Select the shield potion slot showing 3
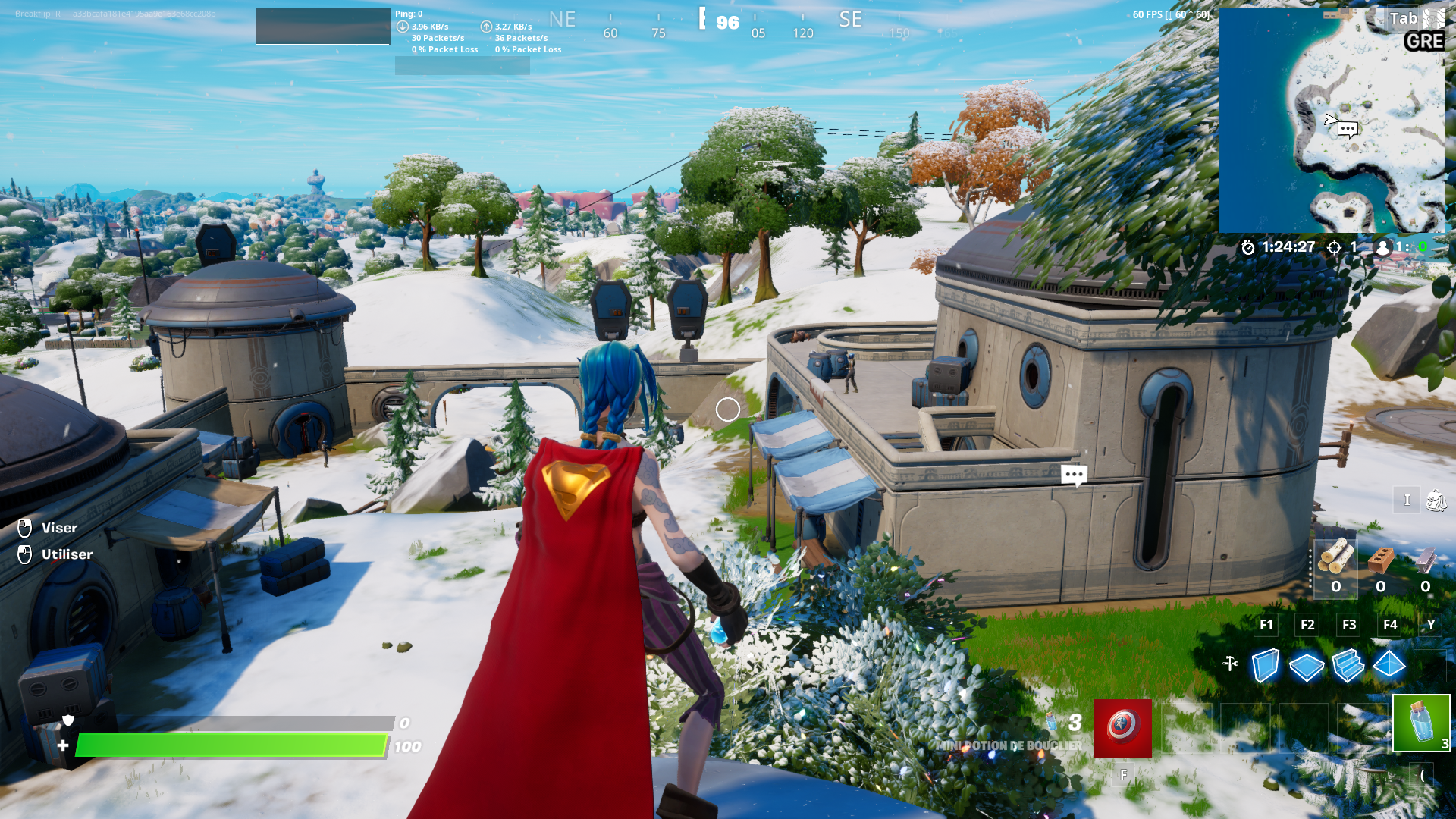The height and width of the screenshot is (819, 1456). point(1421,723)
